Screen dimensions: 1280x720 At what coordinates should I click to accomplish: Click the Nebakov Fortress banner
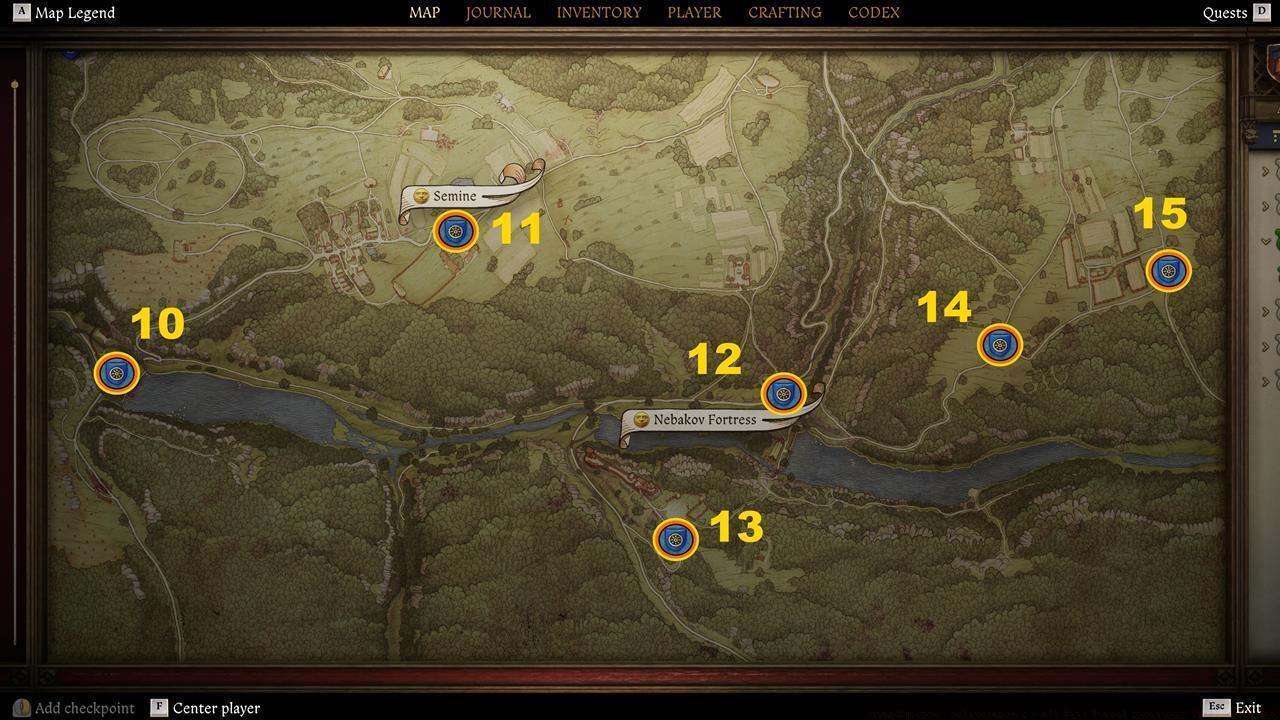tap(706, 419)
